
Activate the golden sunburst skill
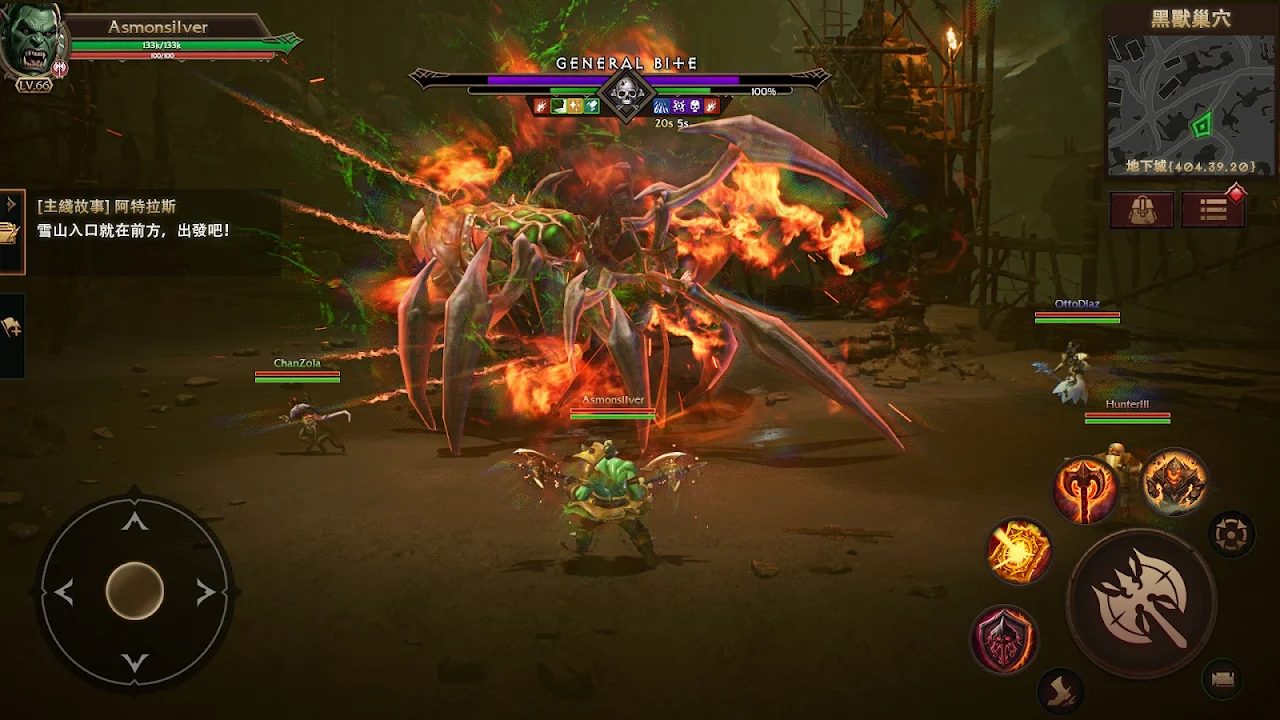tap(1018, 551)
